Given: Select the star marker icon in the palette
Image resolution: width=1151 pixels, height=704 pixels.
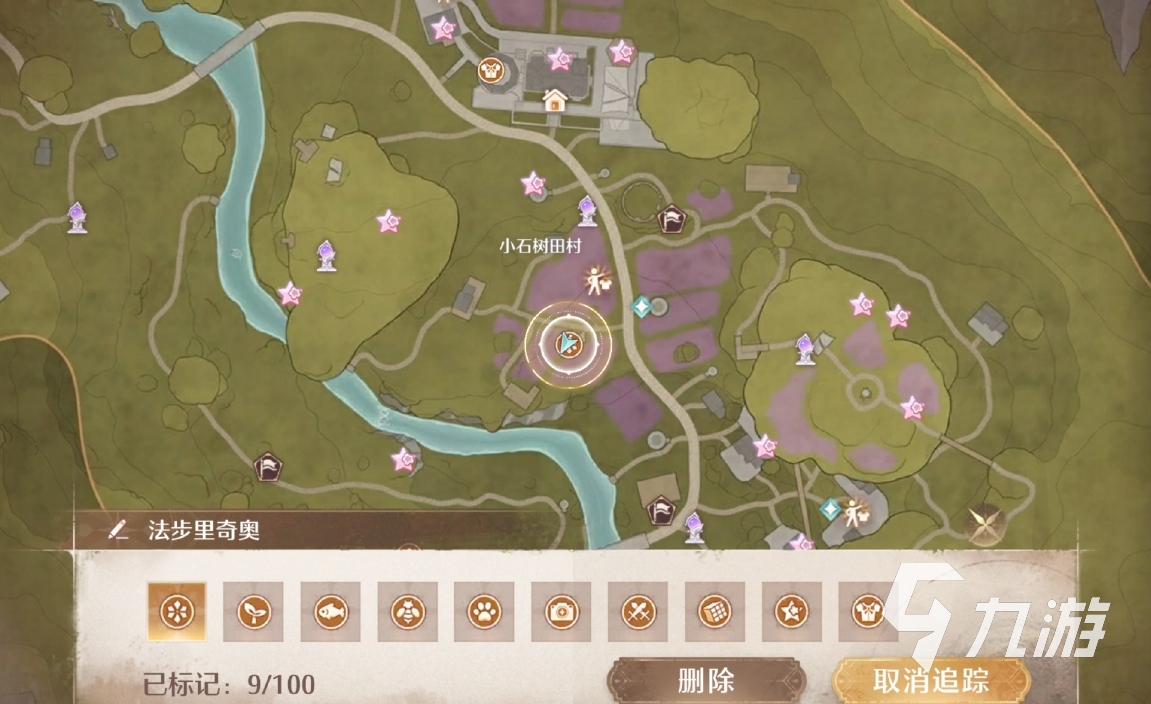Looking at the screenshot, I should (x=792, y=611).
